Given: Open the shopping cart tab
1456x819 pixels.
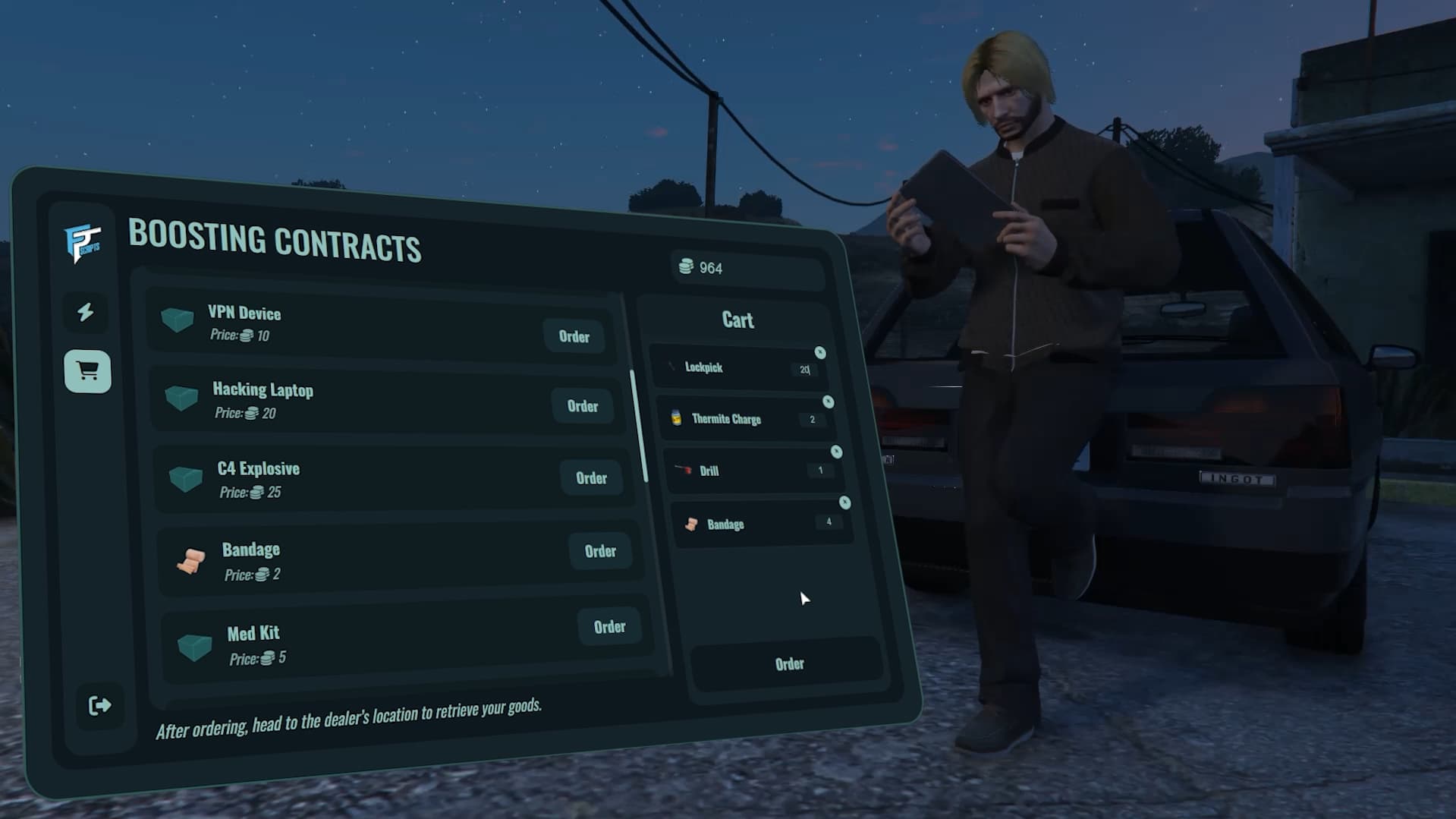Looking at the screenshot, I should click(86, 371).
